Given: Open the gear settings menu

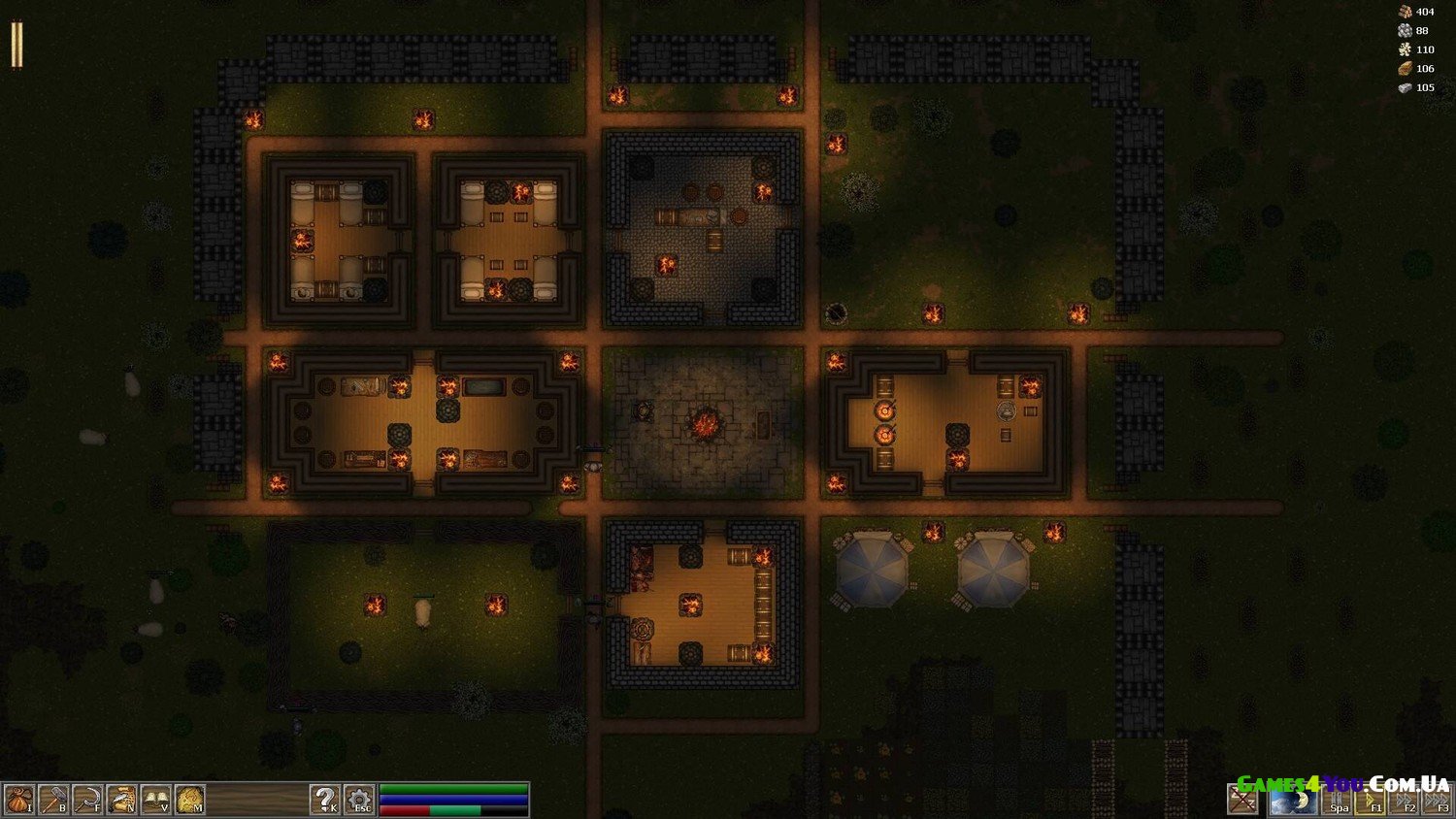Looking at the screenshot, I should coord(359,799).
